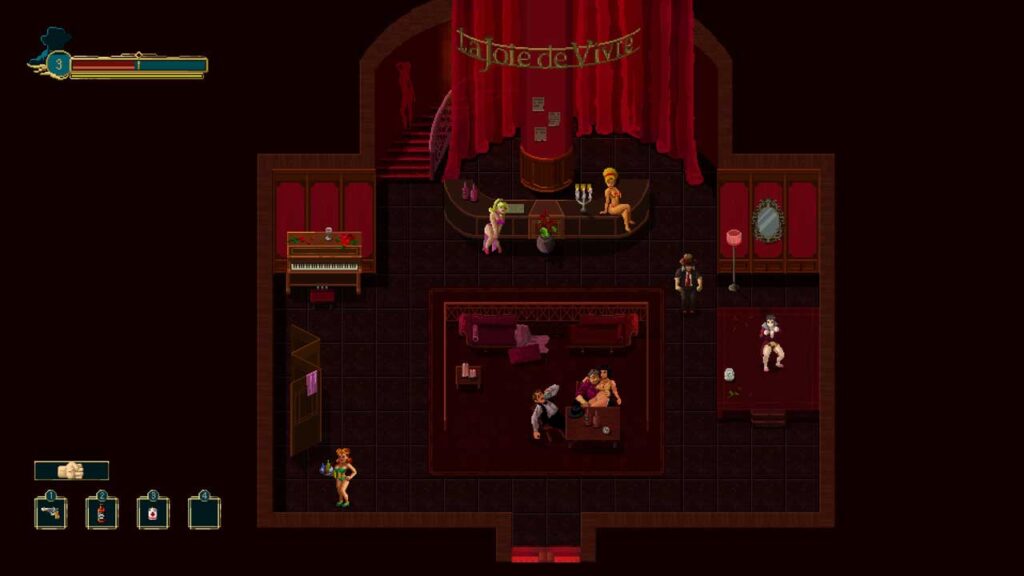Select the revolver in hotbar slot 1

[x=51, y=513]
